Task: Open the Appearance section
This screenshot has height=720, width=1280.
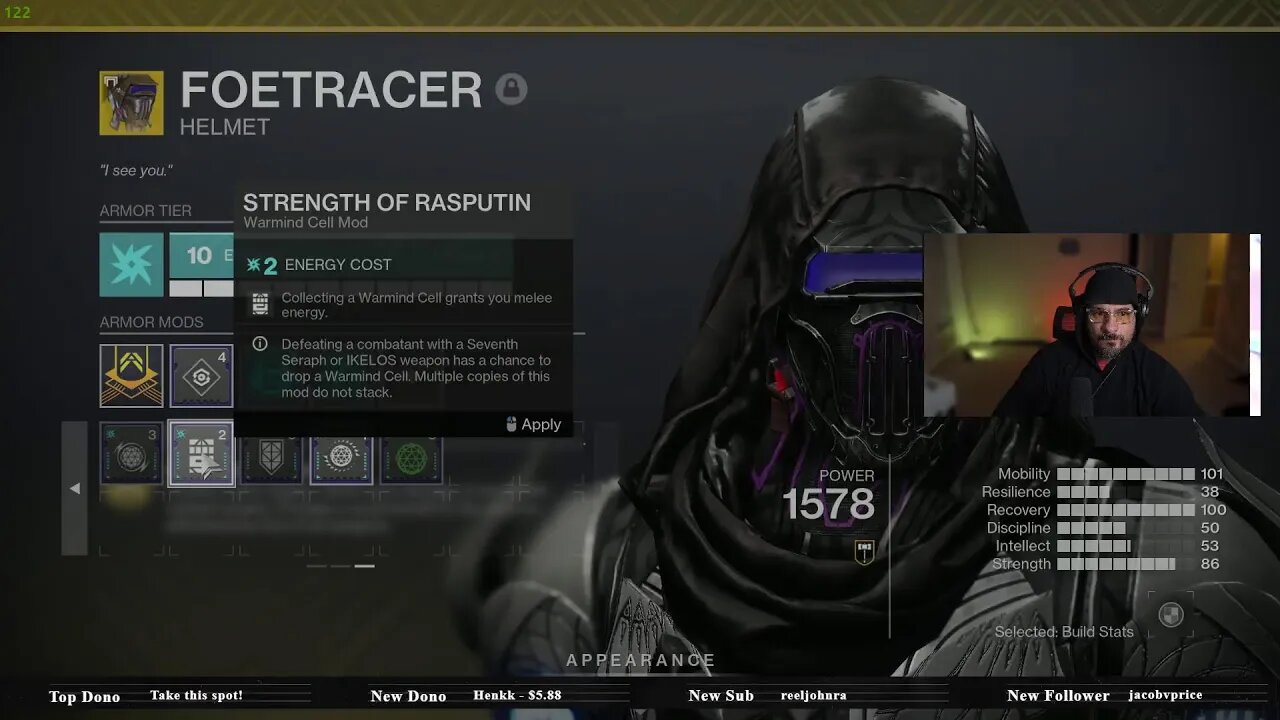Action: tap(640, 660)
